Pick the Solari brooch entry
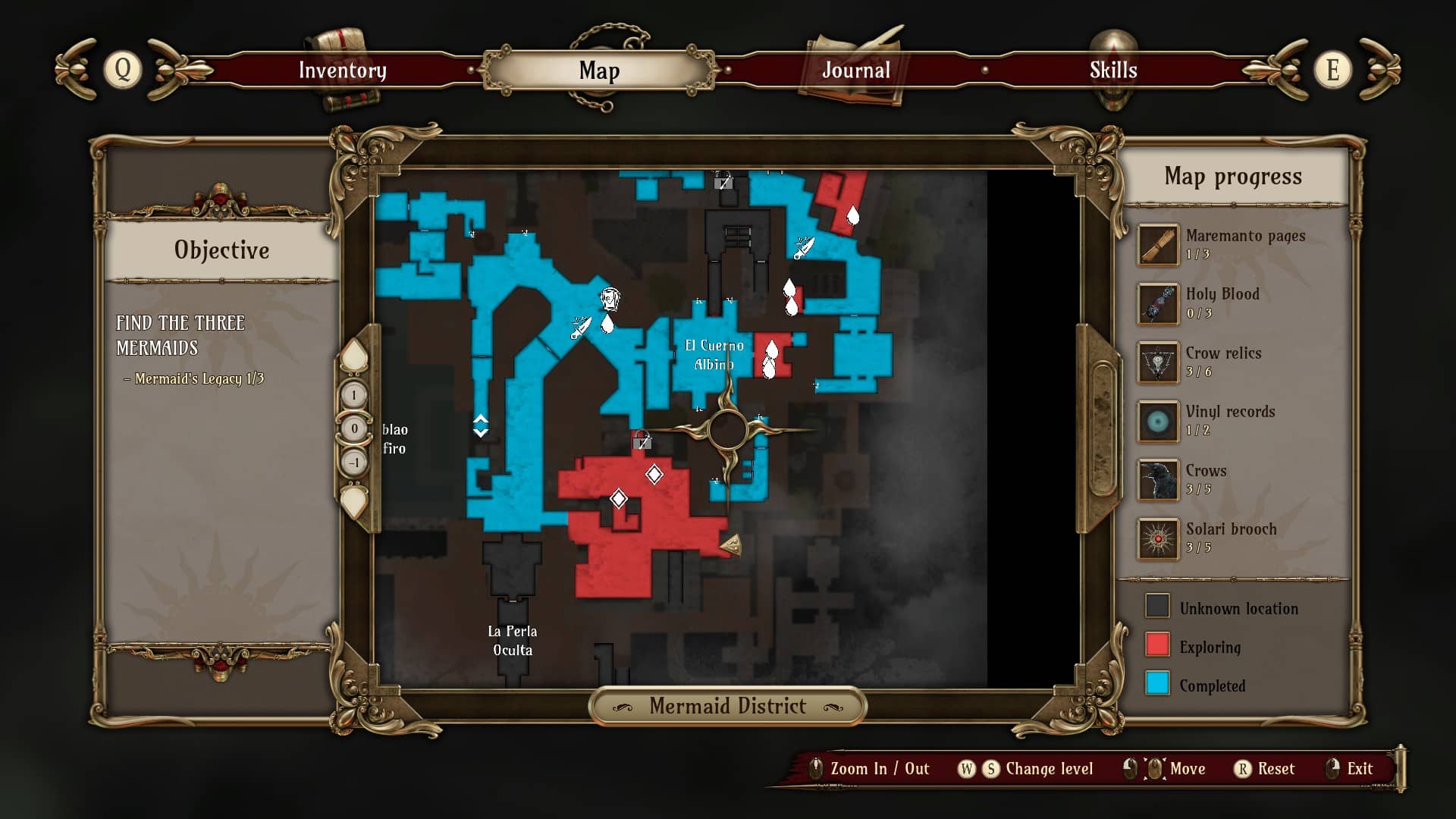The image size is (1456, 819). click(1232, 538)
